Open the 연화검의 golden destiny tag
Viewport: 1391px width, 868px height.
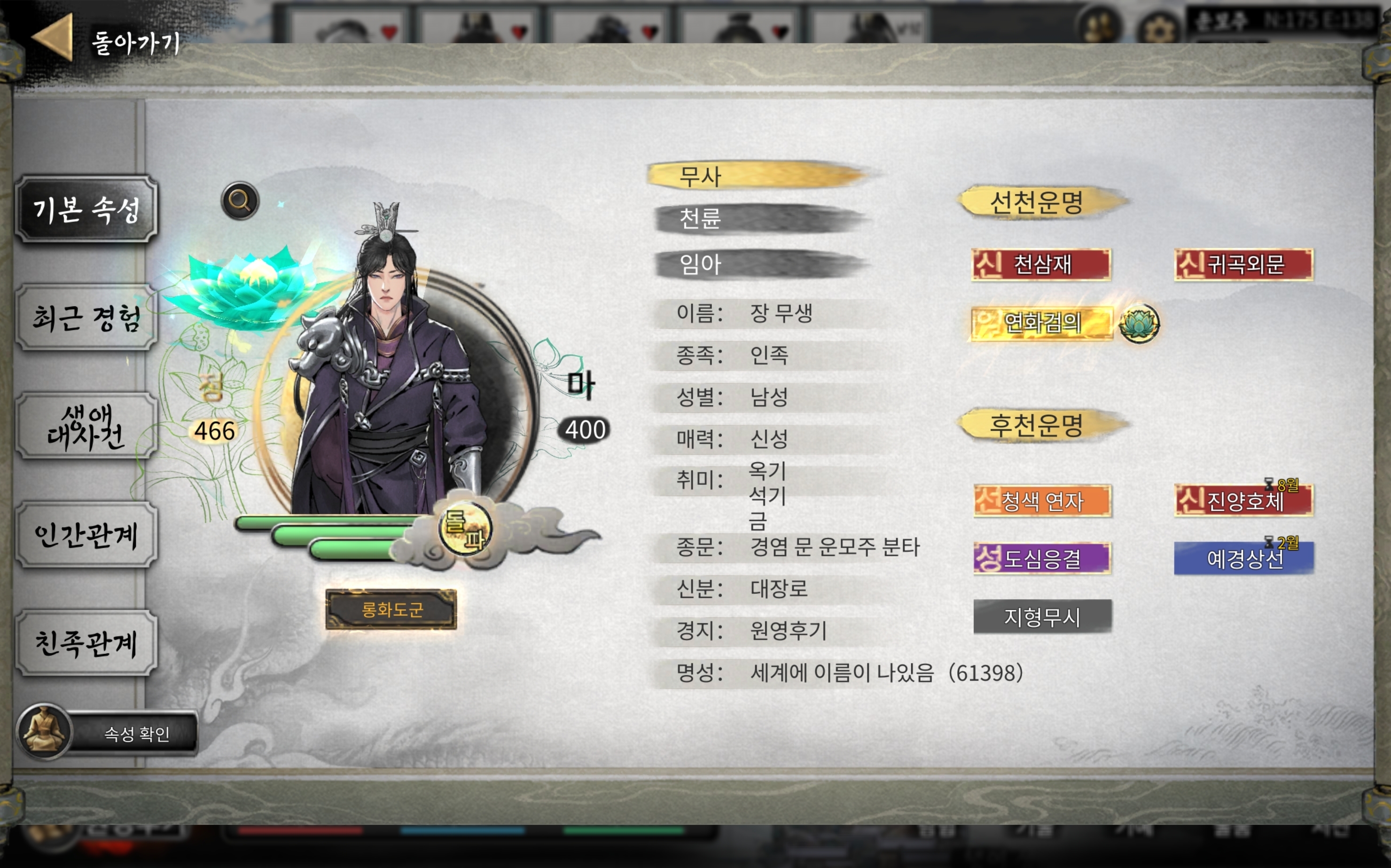pyautogui.click(x=1041, y=323)
